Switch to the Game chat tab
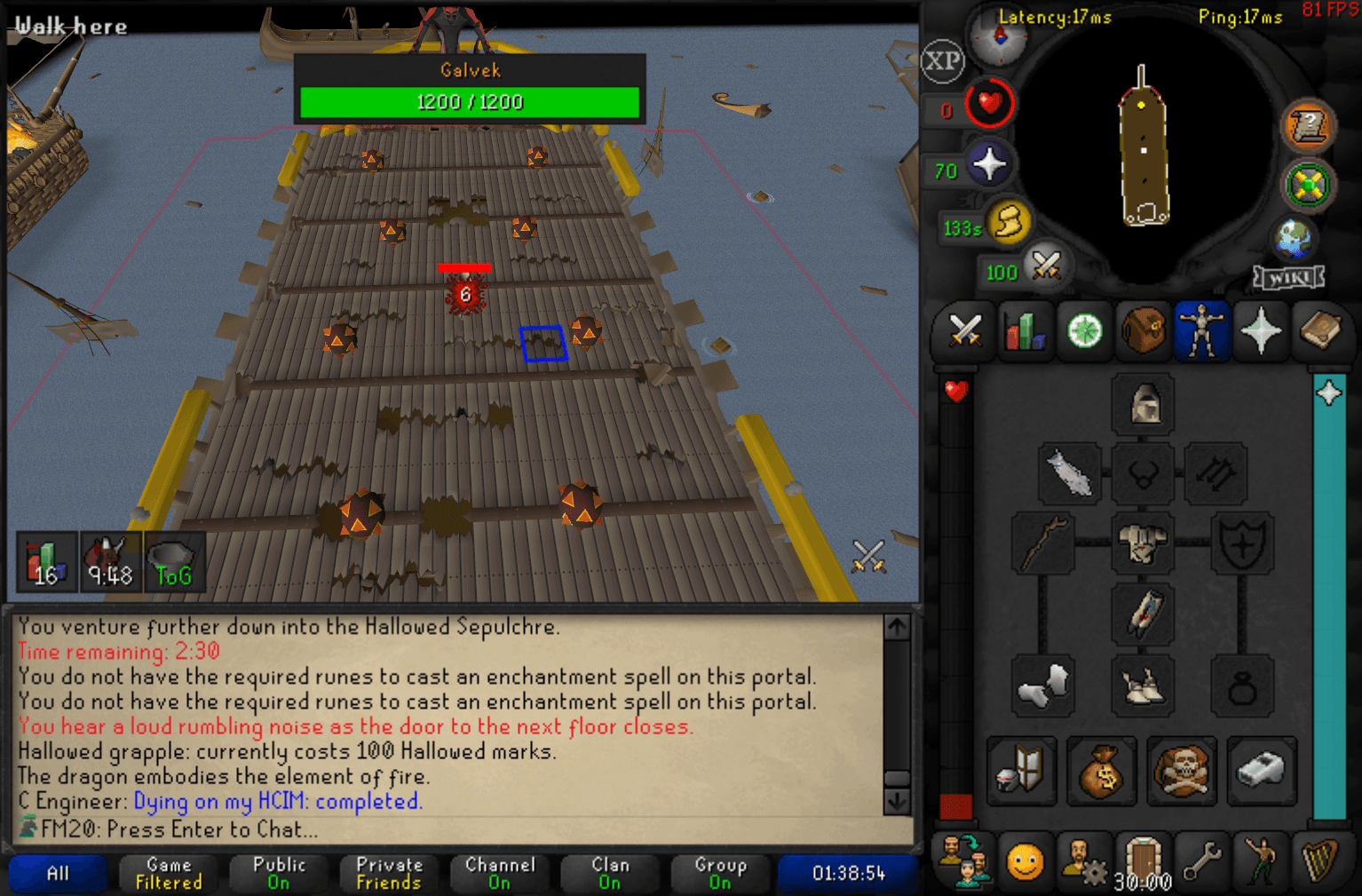Image resolution: width=1362 pixels, height=896 pixels. 168,873
